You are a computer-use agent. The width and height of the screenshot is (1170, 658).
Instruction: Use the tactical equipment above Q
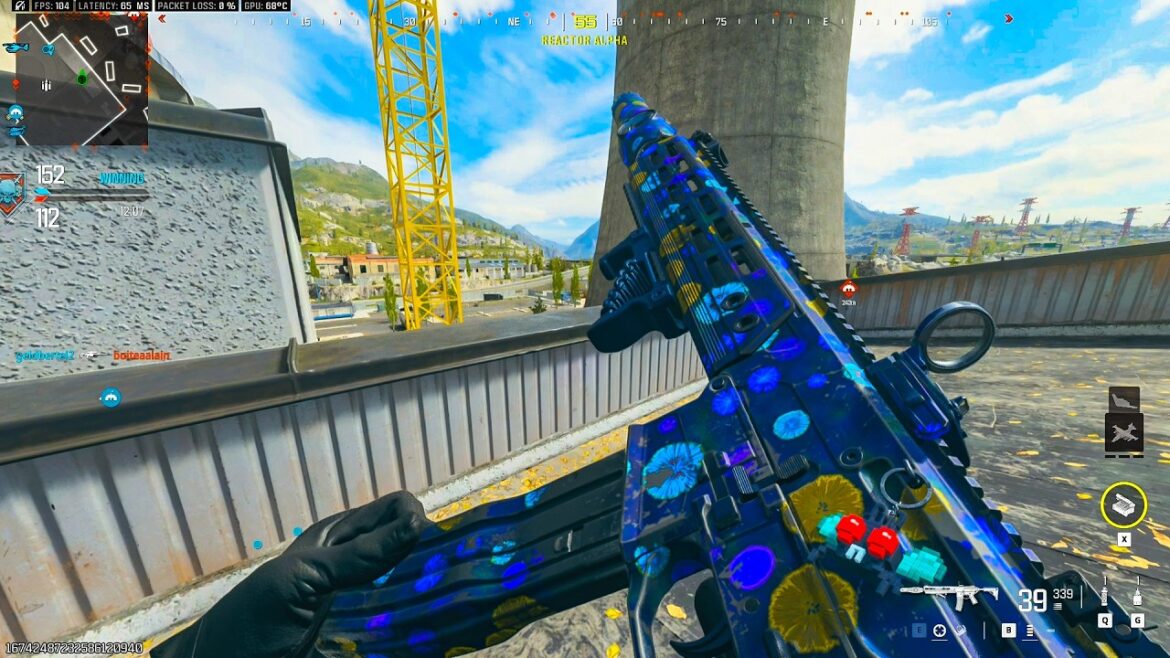(x=1104, y=597)
